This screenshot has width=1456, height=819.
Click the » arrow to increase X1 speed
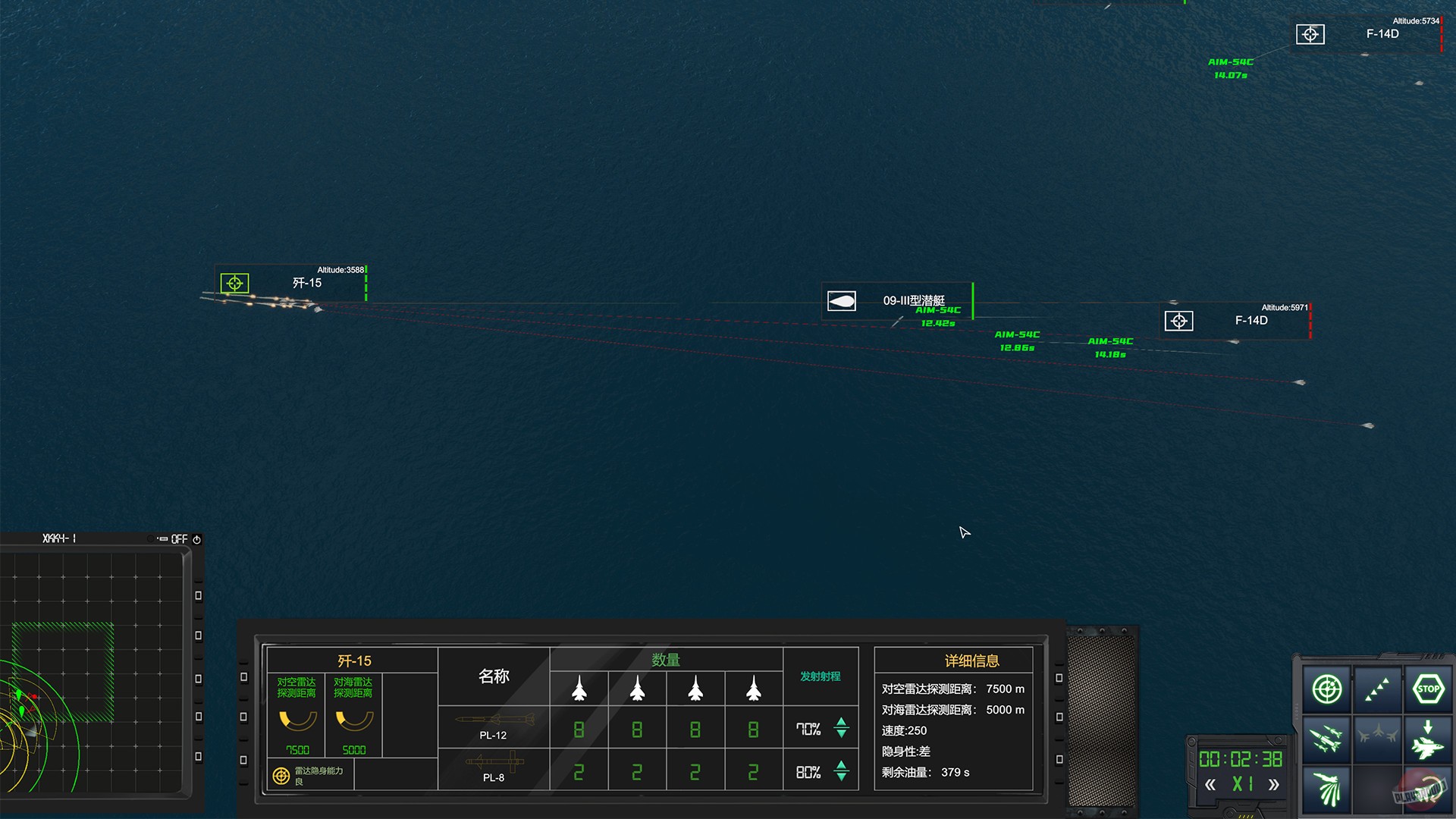coord(1272,783)
